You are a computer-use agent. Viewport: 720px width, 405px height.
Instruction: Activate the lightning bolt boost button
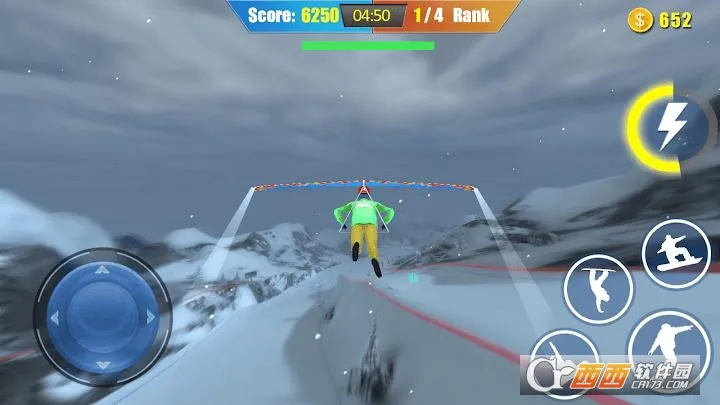(x=668, y=127)
